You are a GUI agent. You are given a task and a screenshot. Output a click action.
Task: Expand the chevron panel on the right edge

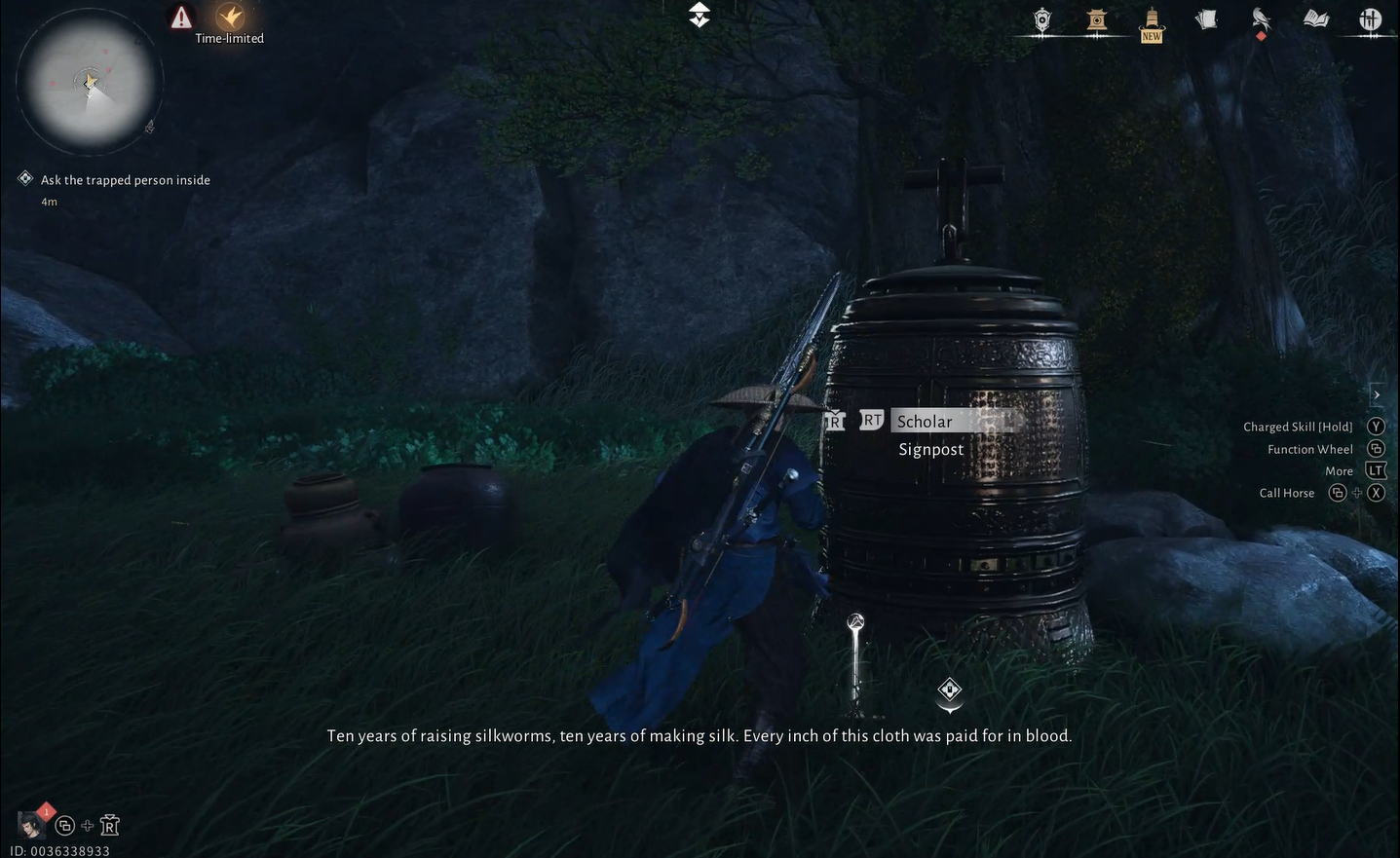coord(1376,393)
